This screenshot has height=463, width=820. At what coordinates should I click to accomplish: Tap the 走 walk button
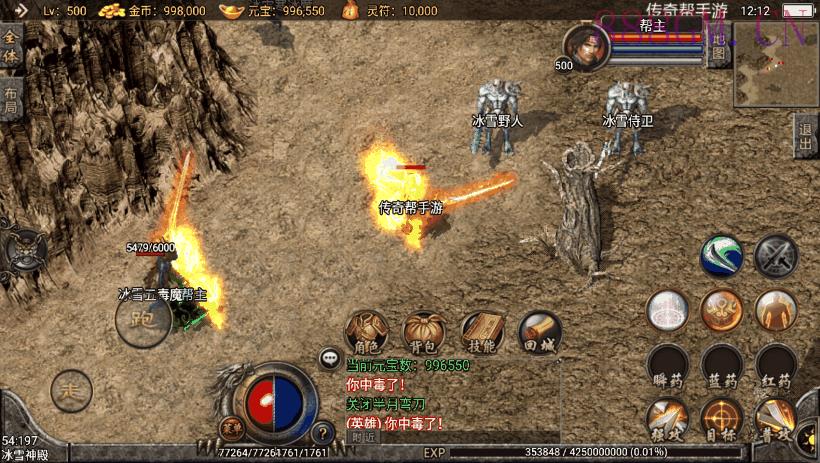click(70, 388)
